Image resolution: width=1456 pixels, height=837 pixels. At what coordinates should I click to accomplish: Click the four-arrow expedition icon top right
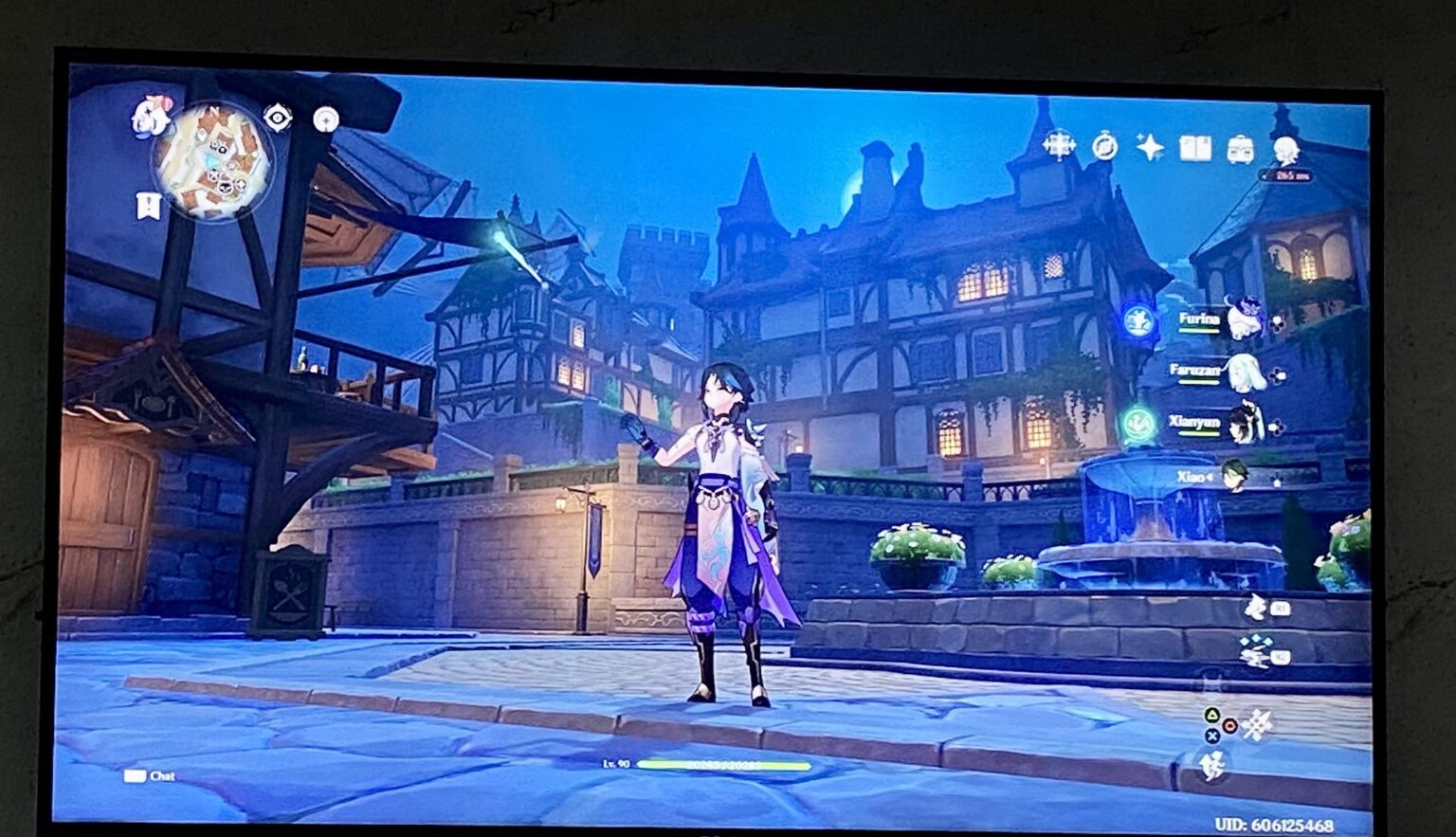[1060, 145]
